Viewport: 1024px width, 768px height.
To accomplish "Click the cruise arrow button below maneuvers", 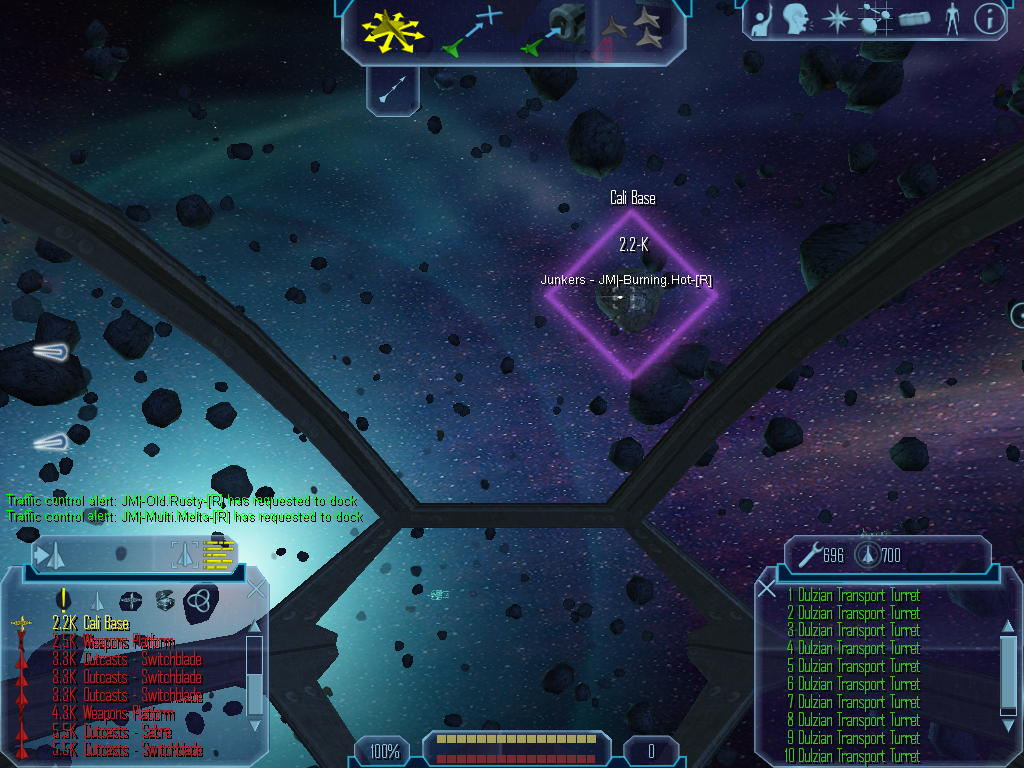I will click(393, 90).
